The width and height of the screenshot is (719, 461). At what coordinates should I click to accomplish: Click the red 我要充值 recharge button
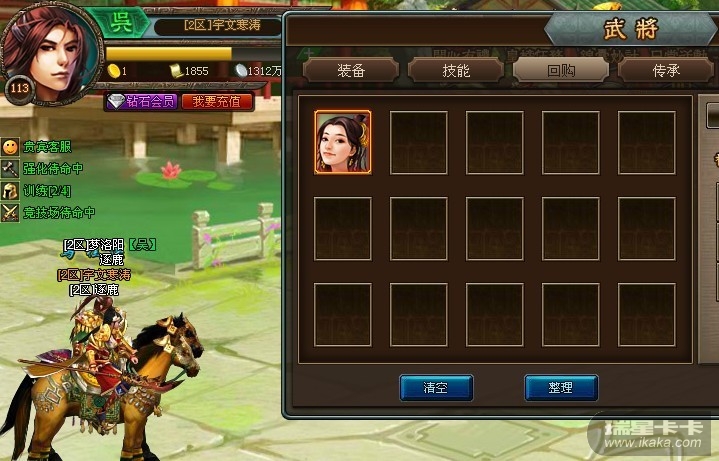pos(216,102)
